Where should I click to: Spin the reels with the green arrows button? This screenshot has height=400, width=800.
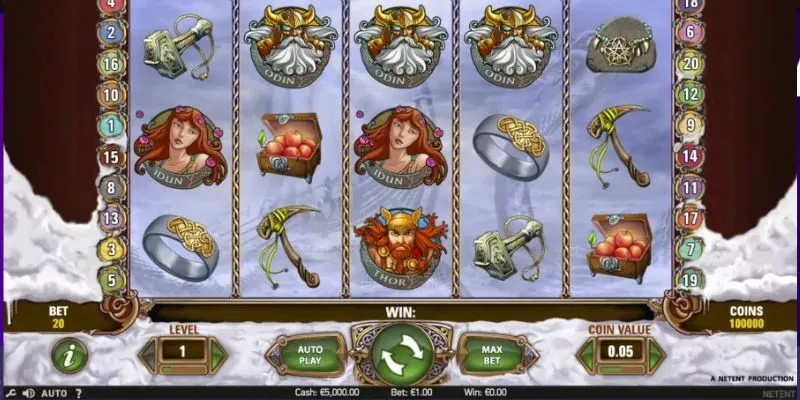(403, 353)
